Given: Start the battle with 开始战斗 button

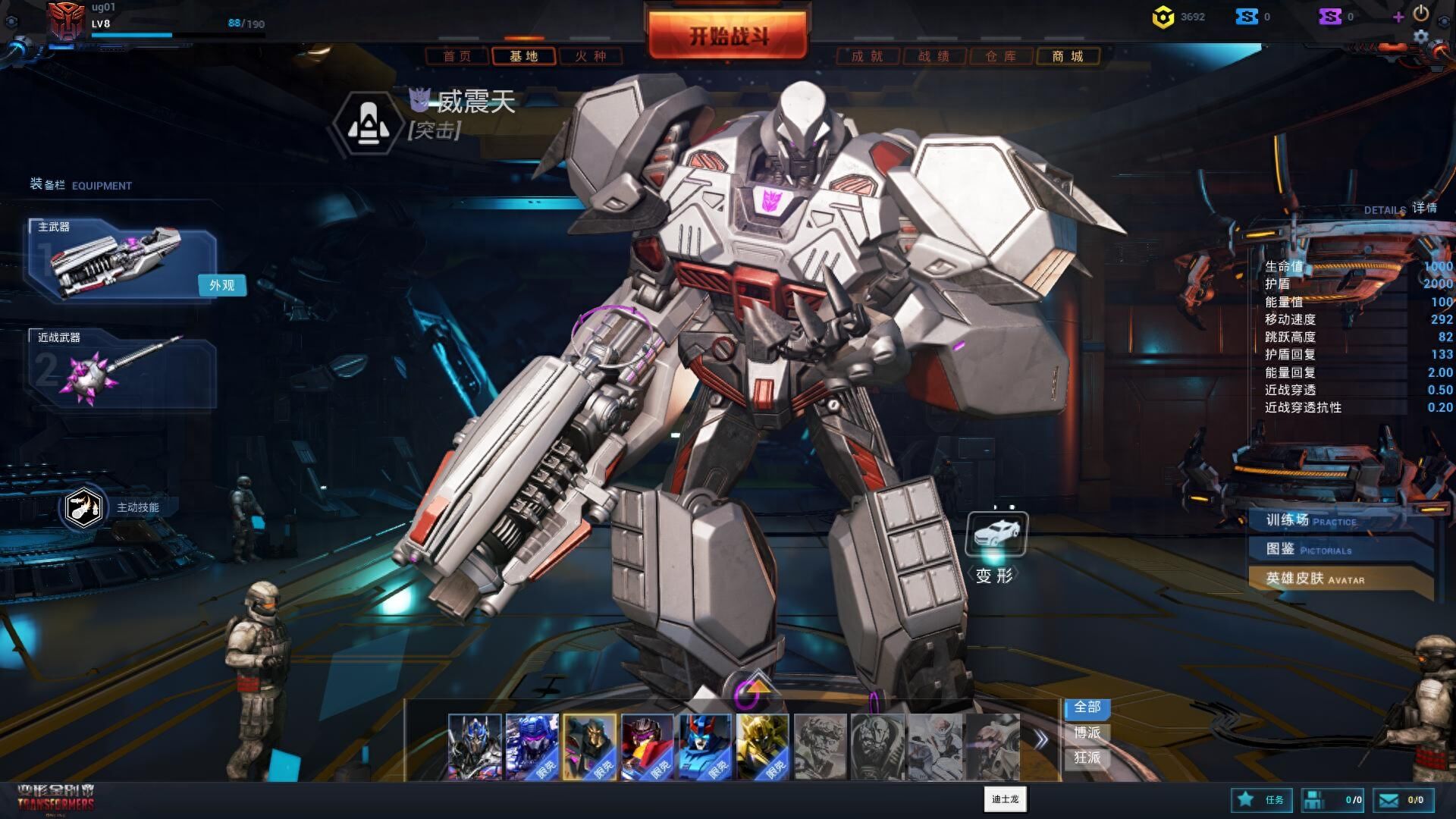Looking at the screenshot, I should pyautogui.click(x=728, y=36).
